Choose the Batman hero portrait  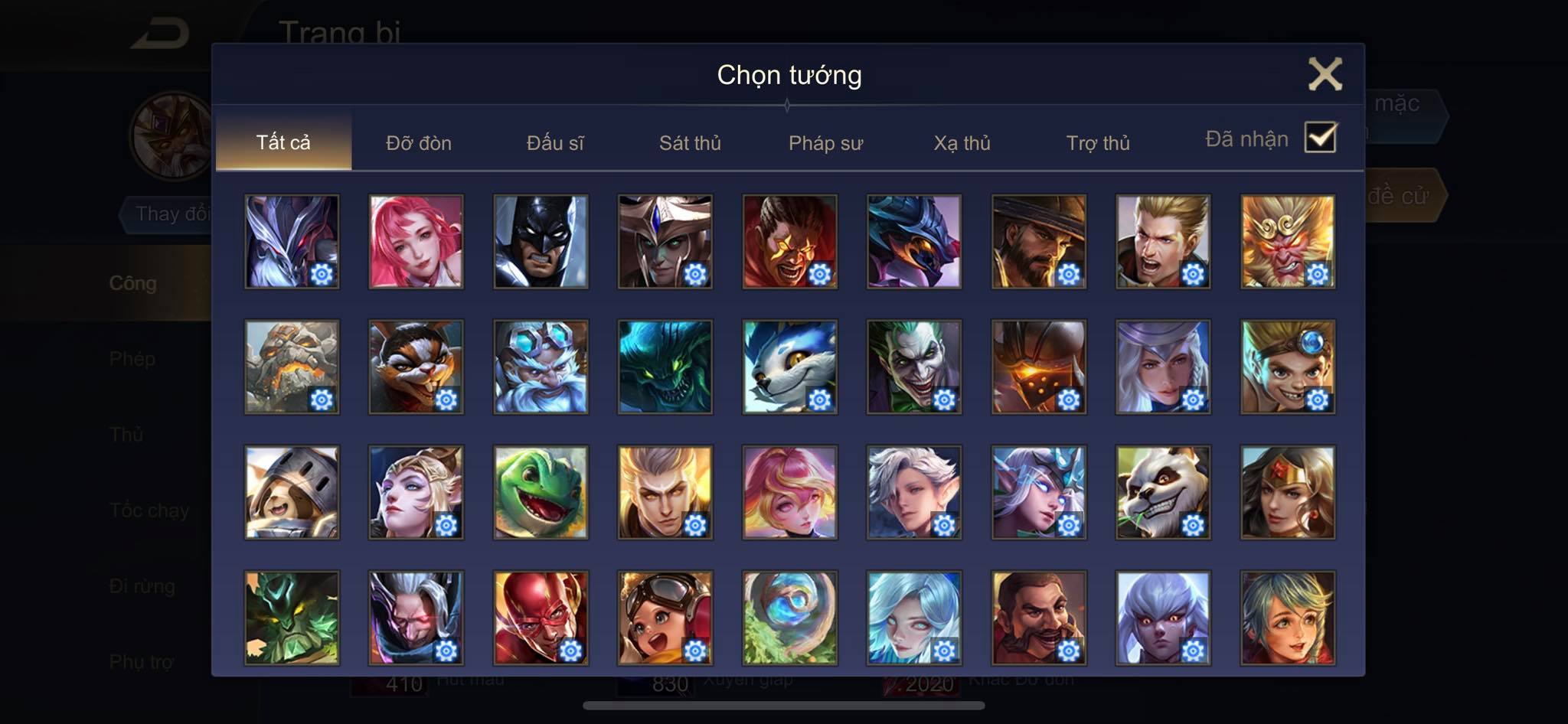pos(541,242)
